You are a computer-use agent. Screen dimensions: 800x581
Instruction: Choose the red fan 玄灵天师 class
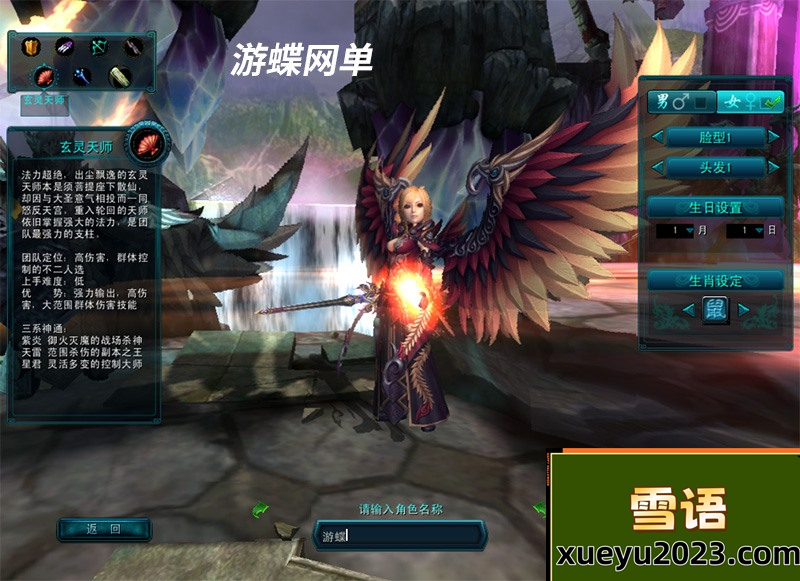point(46,75)
